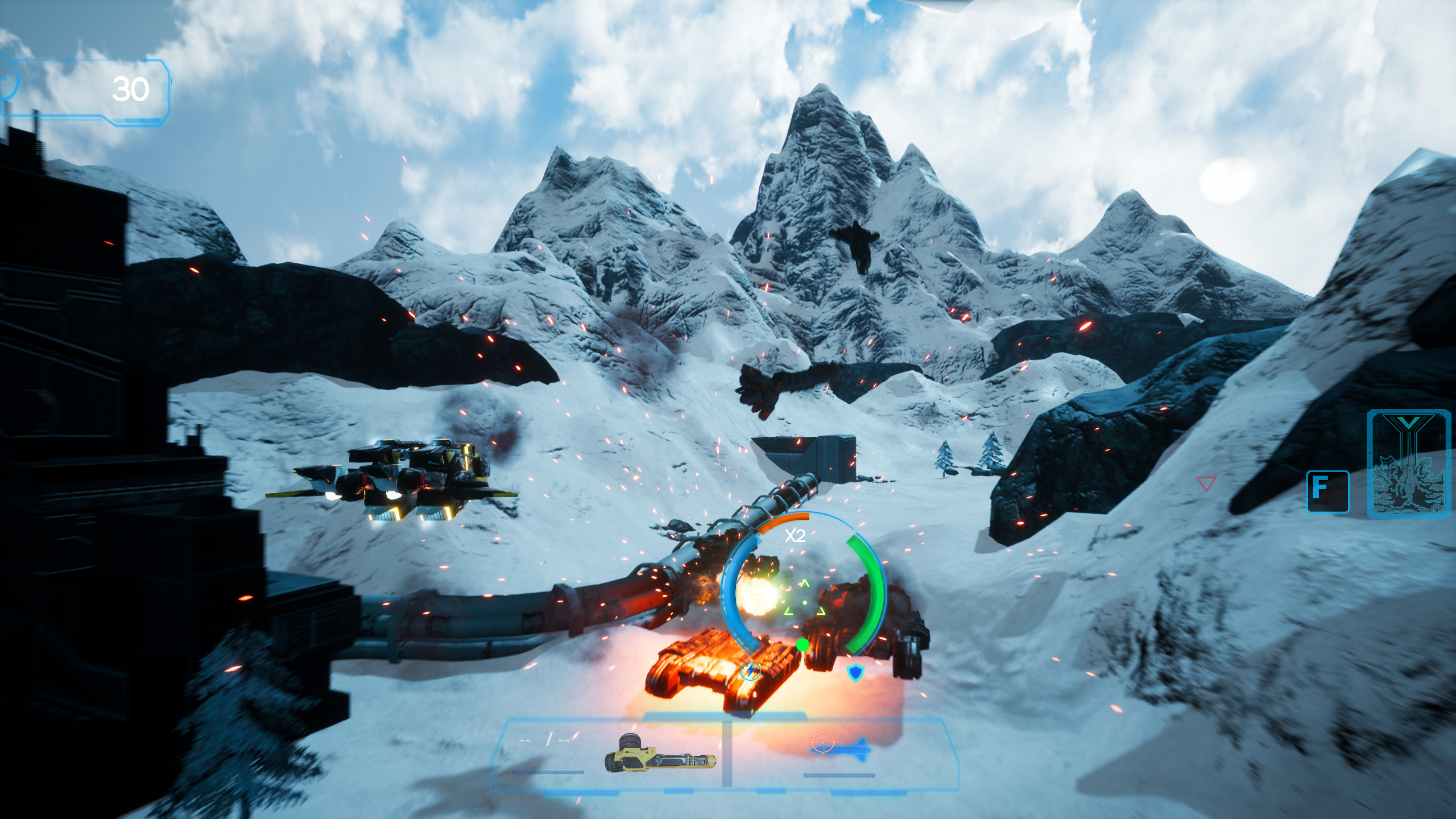
Task: Click the targeting reticle icon beside the missile
Action: pos(822,742)
